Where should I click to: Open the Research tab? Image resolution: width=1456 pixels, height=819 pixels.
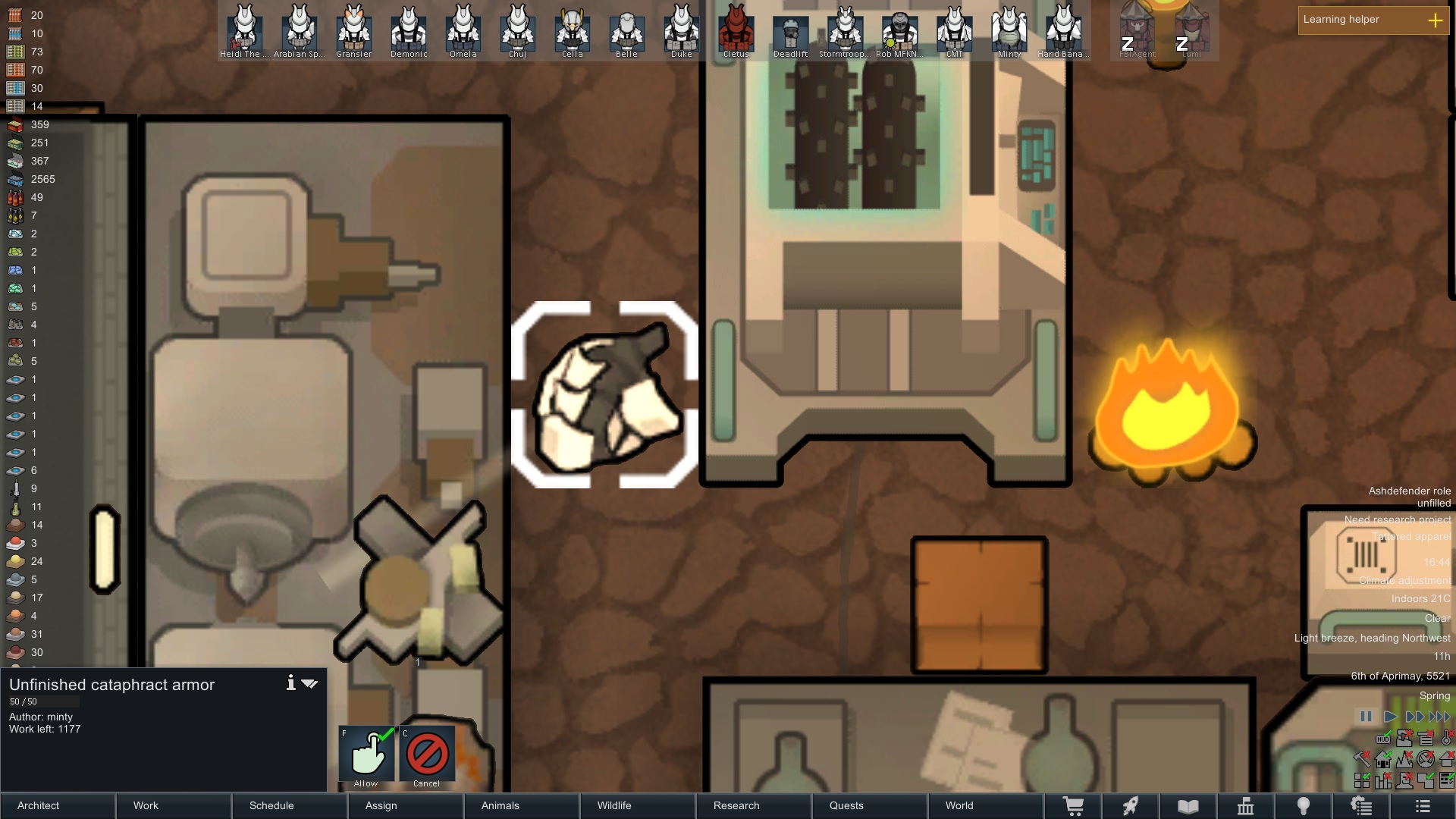tap(736, 805)
